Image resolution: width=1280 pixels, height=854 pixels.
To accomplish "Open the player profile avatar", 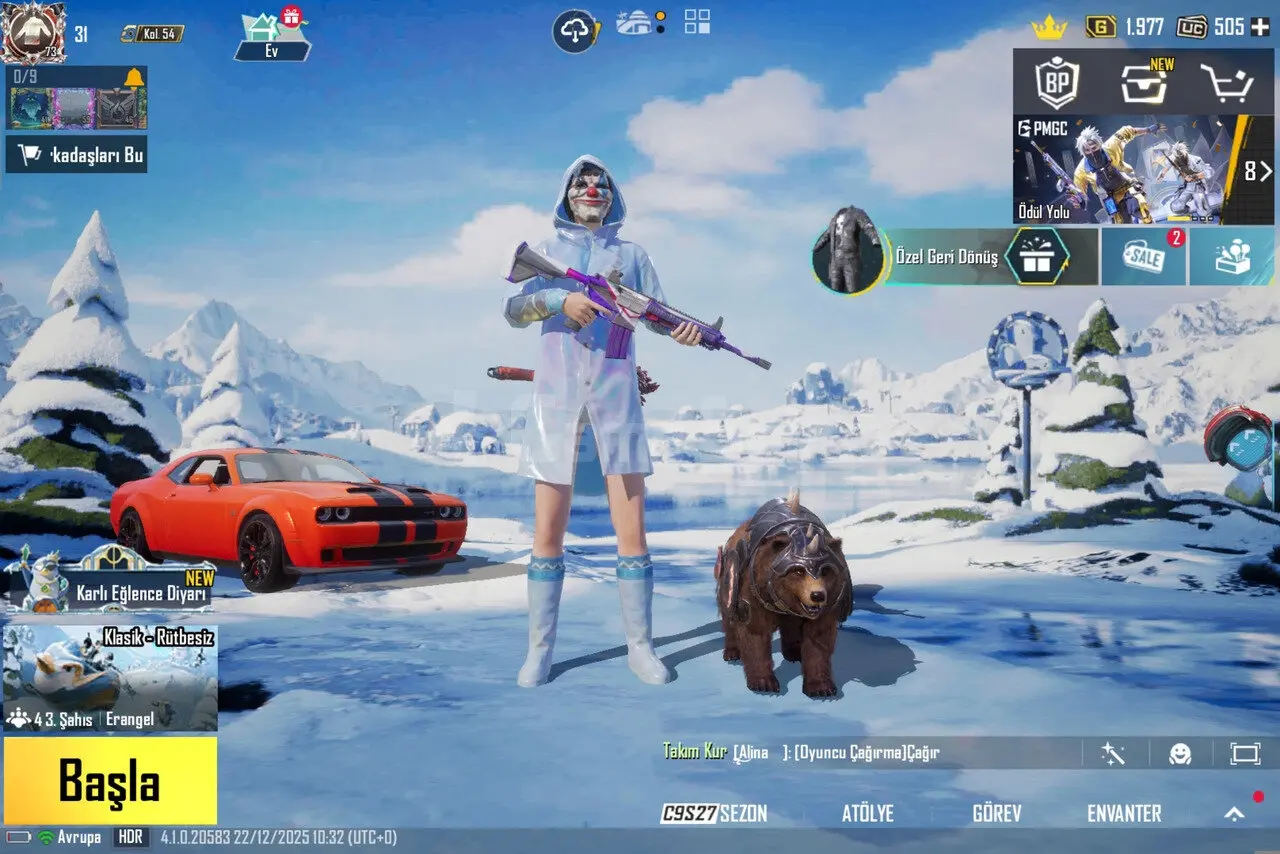I will click(x=33, y=32).
